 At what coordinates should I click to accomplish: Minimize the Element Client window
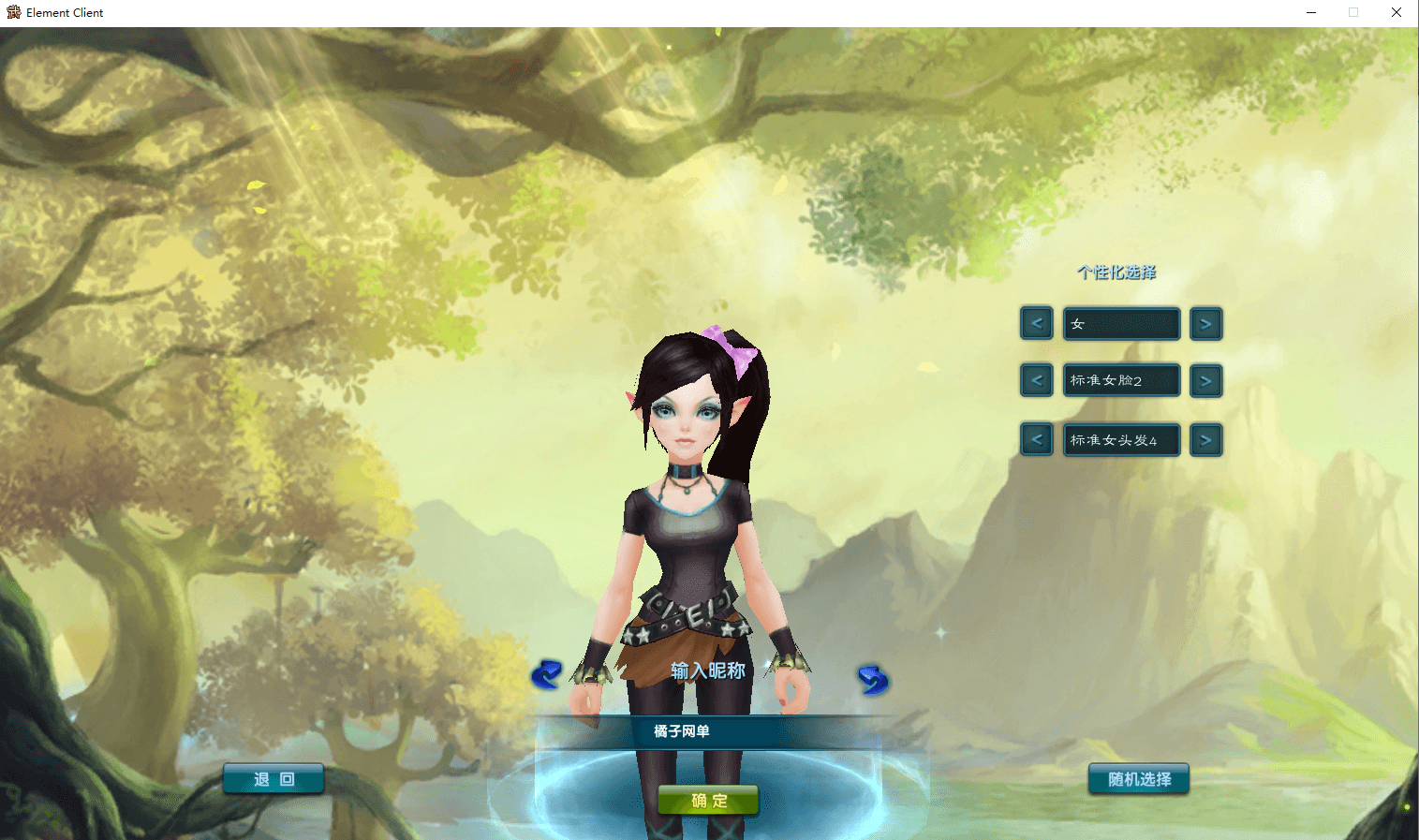click(1311, 12)
